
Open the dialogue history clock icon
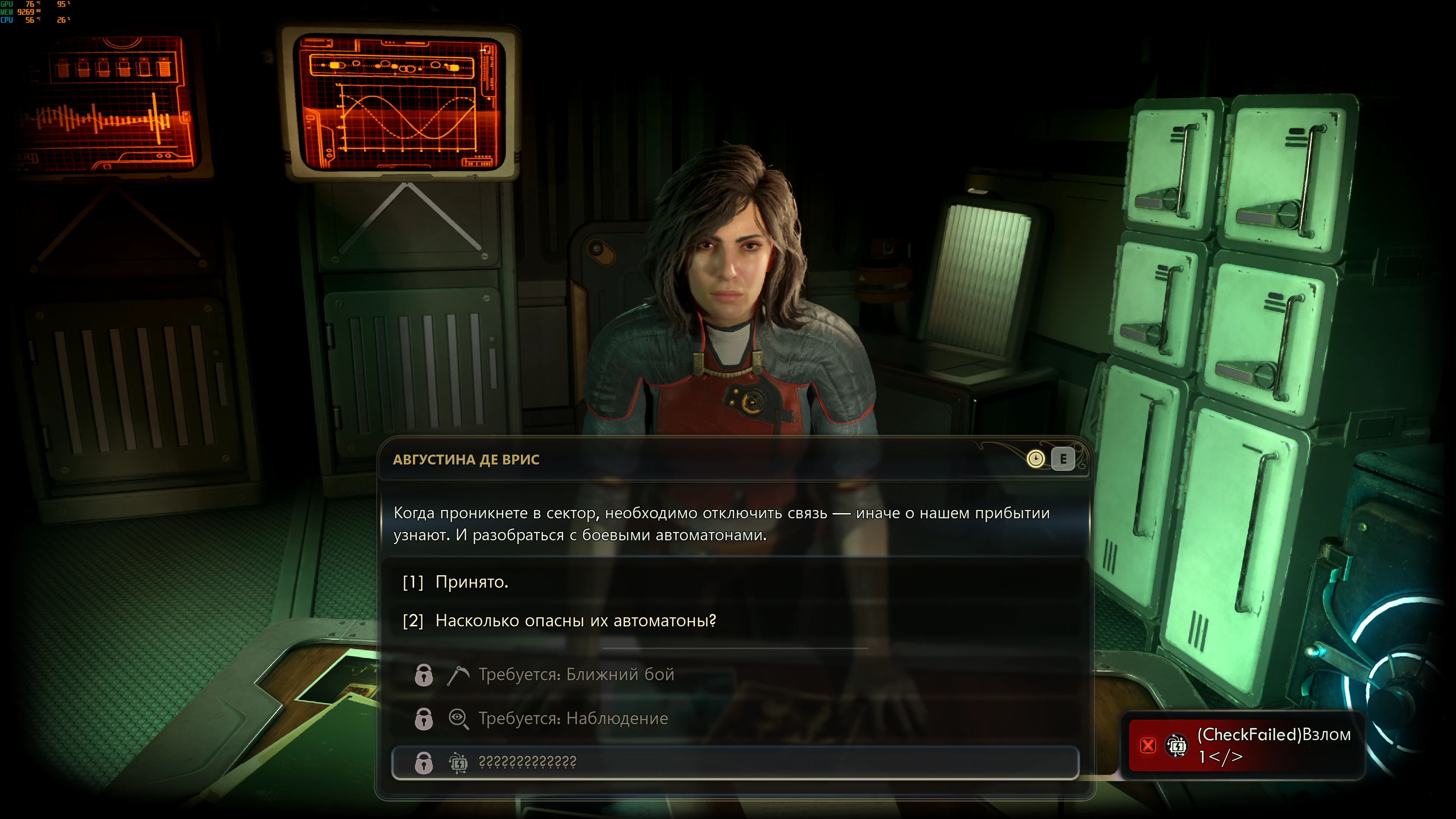[1035, 459]
